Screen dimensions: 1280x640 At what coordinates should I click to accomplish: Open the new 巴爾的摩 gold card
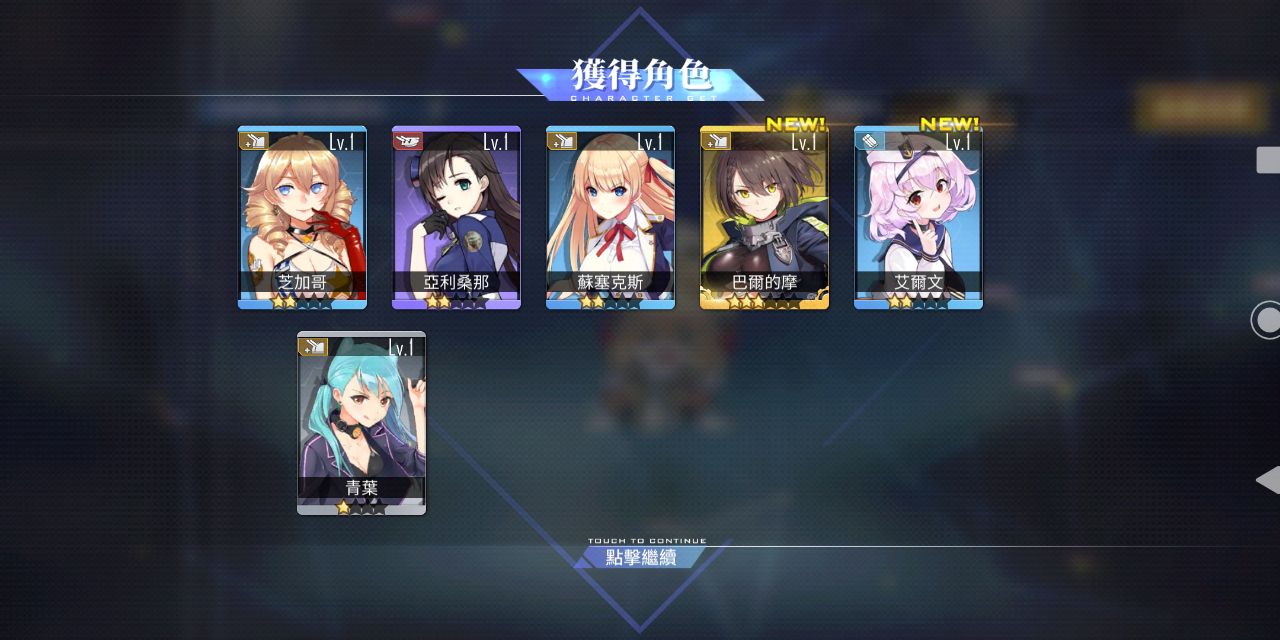[x=764, y=217]
